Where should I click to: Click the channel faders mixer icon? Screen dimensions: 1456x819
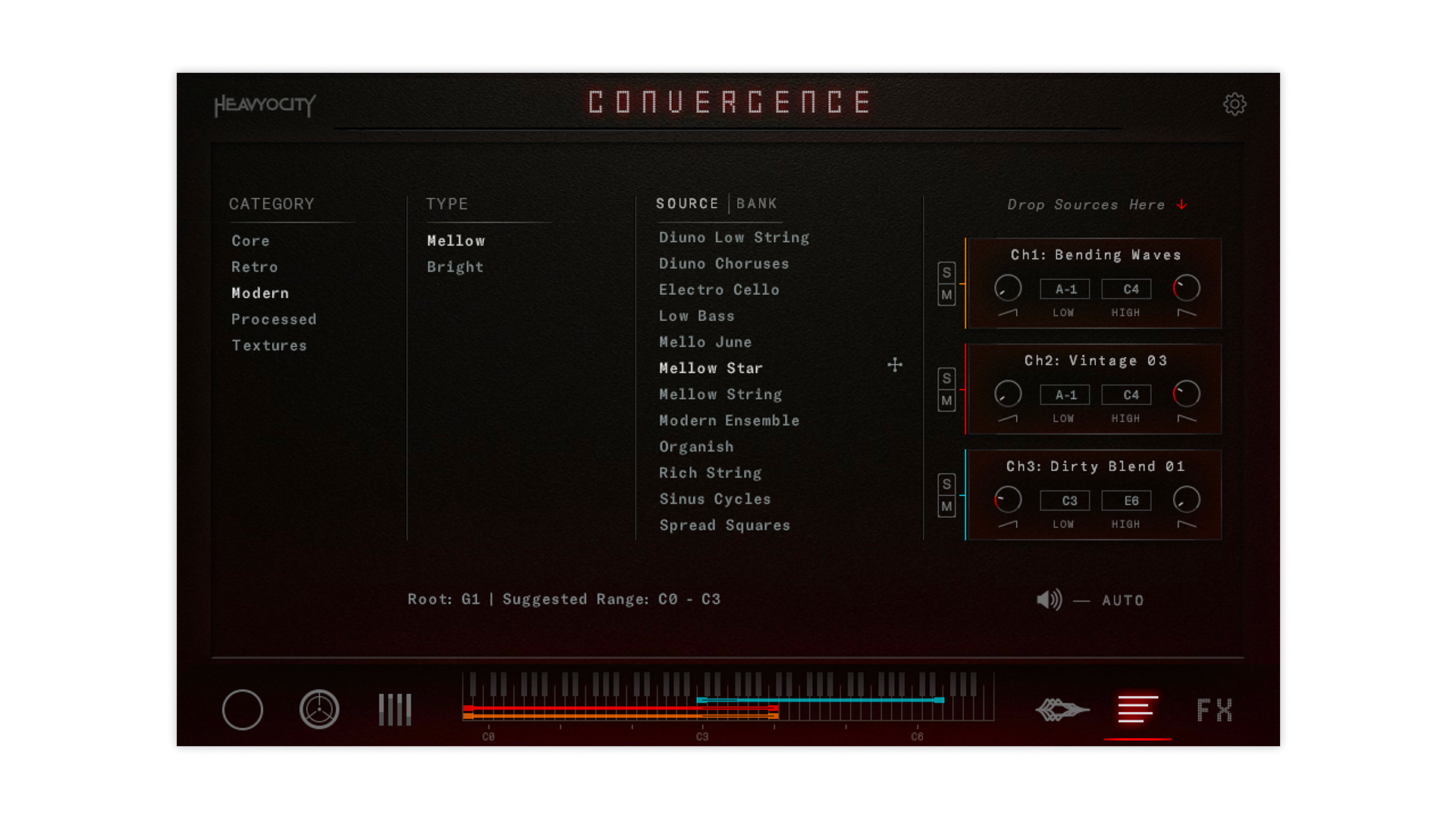(x=394, y=710)
